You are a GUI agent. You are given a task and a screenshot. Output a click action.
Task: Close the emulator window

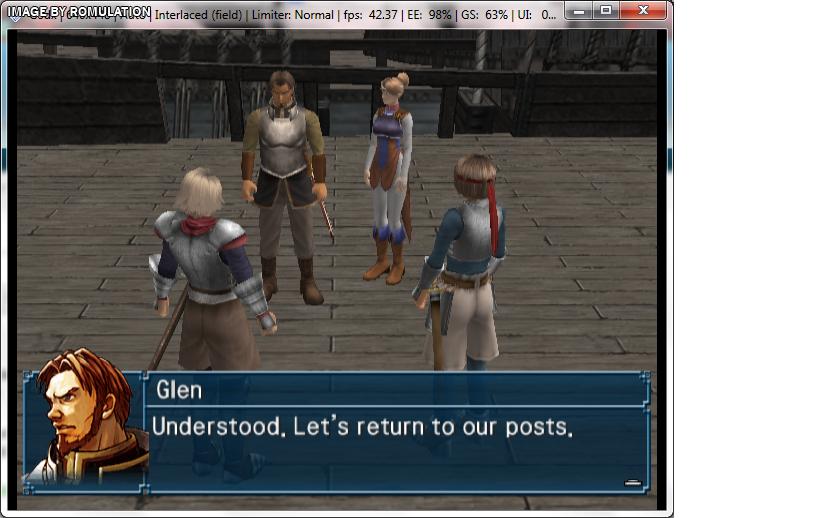click(643, 10)
